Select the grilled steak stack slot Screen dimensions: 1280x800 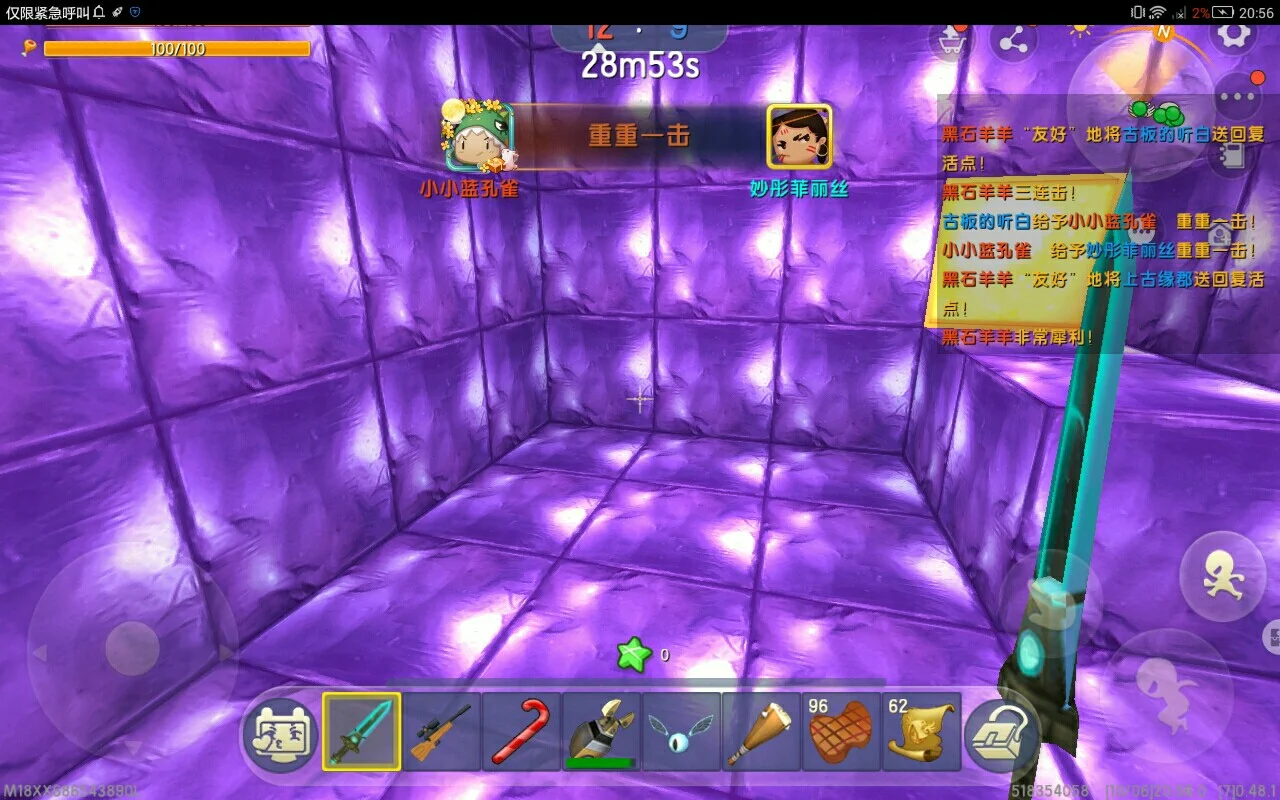click(x=841, y=732)
